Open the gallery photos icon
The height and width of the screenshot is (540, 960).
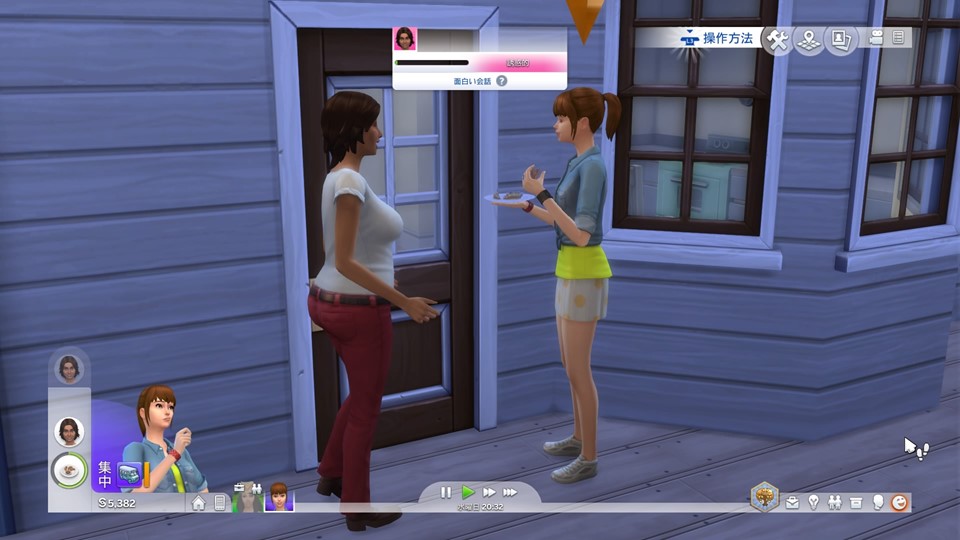tap(840, 39)
